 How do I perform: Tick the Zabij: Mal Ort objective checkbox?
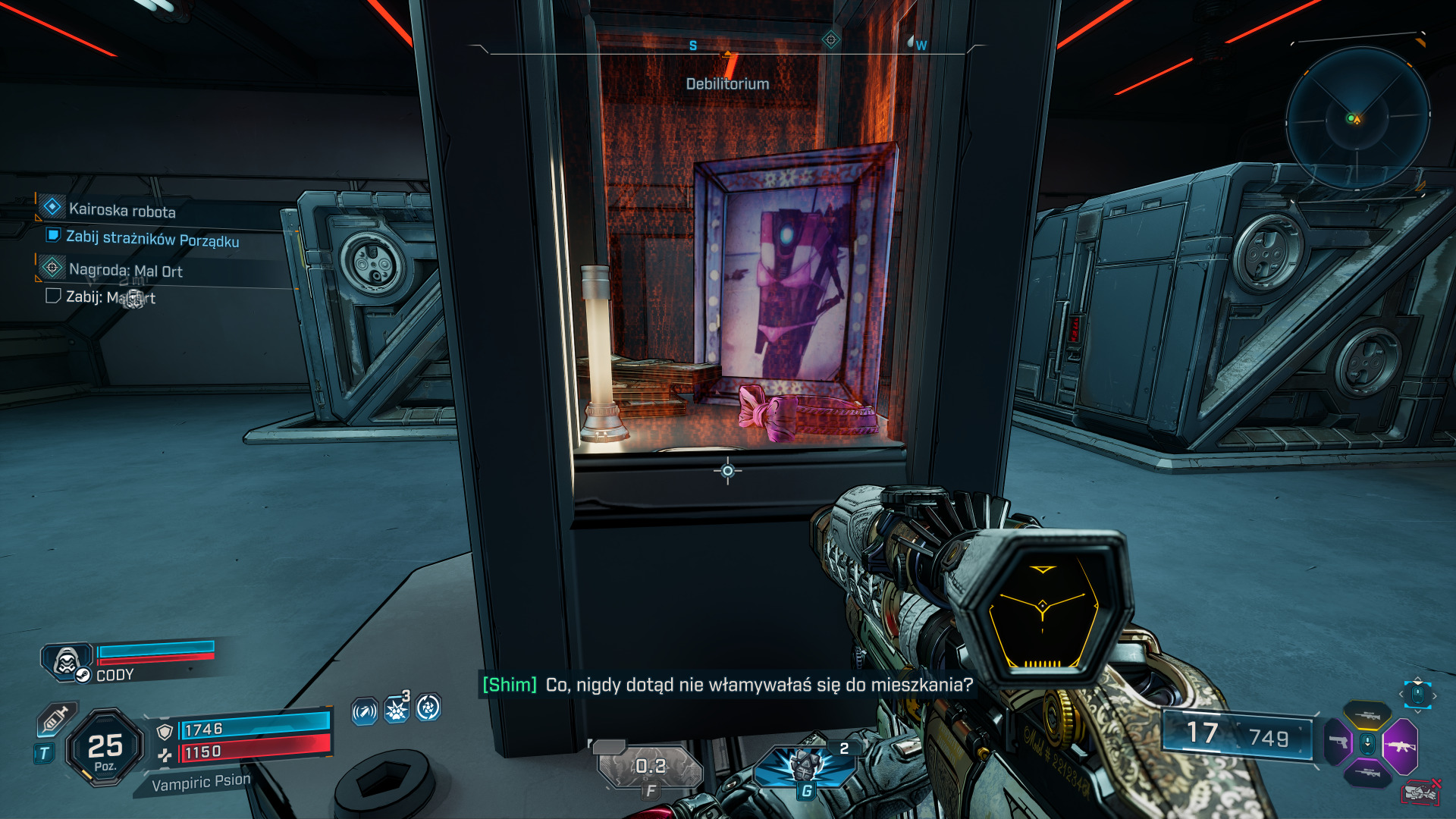(x=53, y=296)
